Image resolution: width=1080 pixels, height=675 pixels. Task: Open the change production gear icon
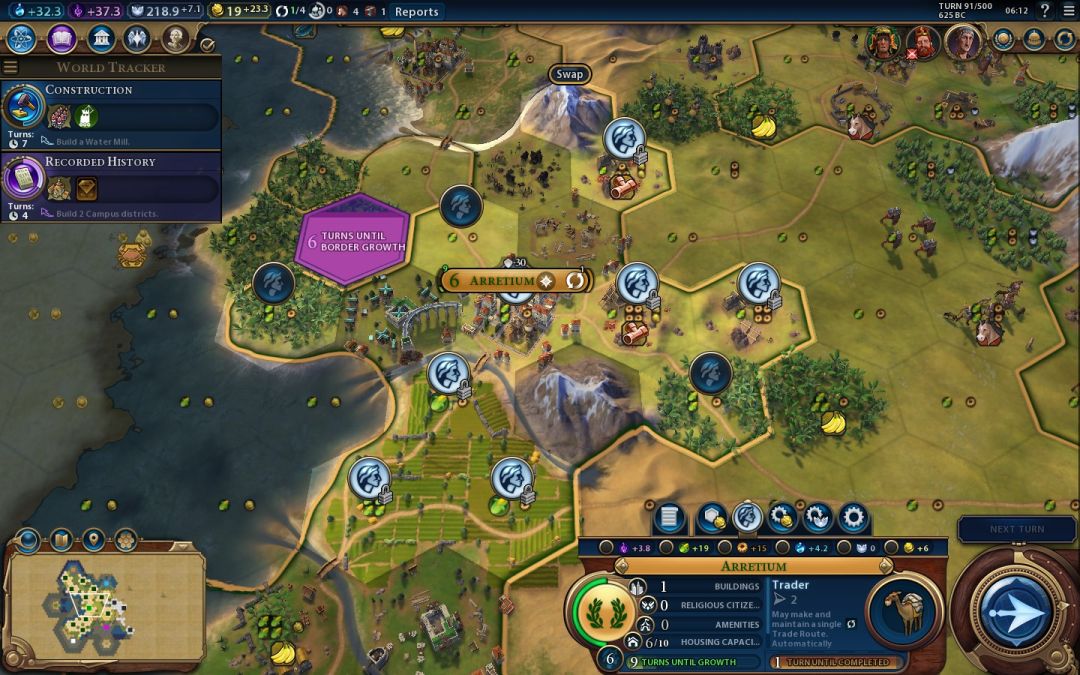click(853, 518)
